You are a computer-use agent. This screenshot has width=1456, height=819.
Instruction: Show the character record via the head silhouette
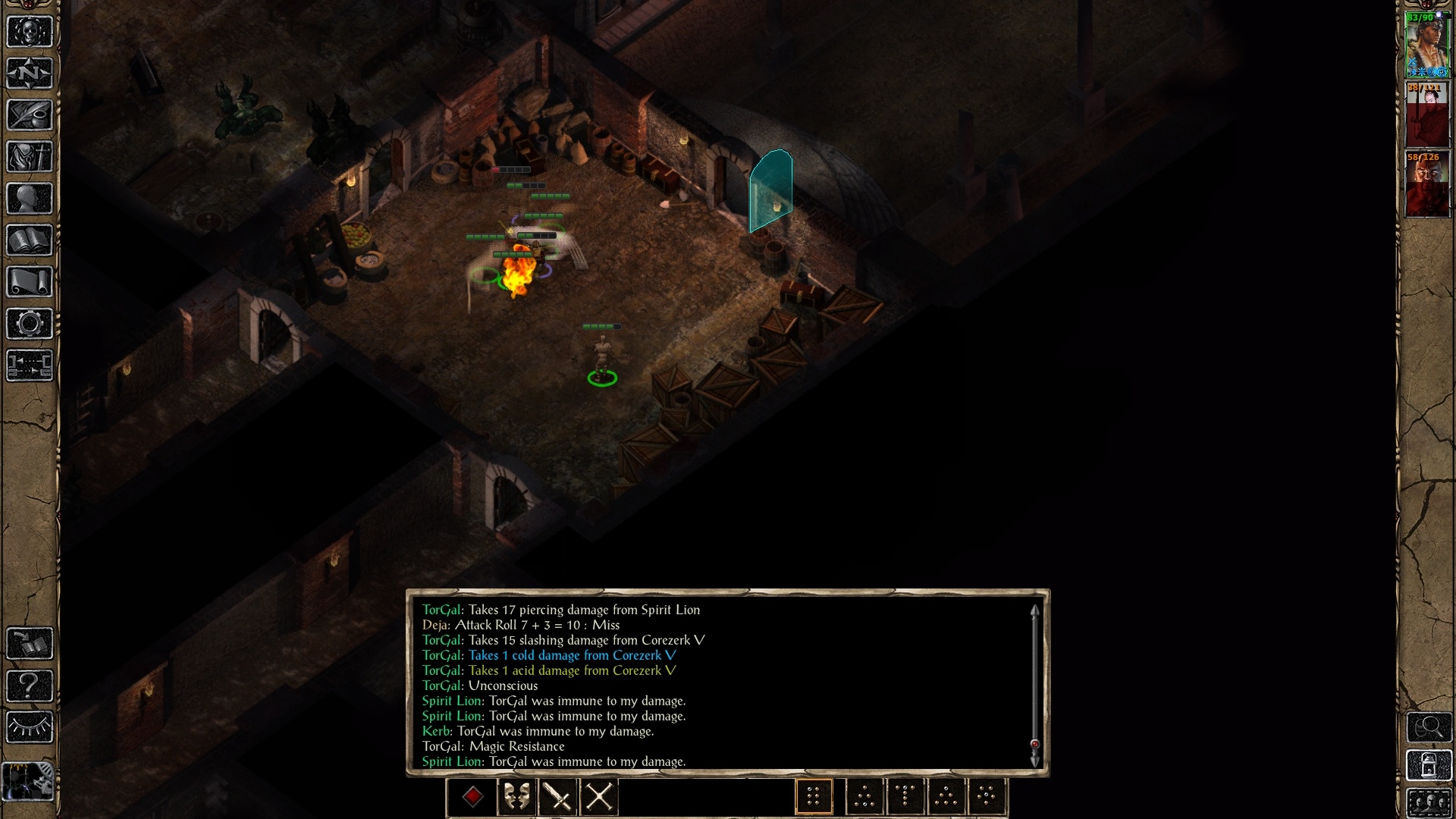pyautogui.click(x=30, y=199)
